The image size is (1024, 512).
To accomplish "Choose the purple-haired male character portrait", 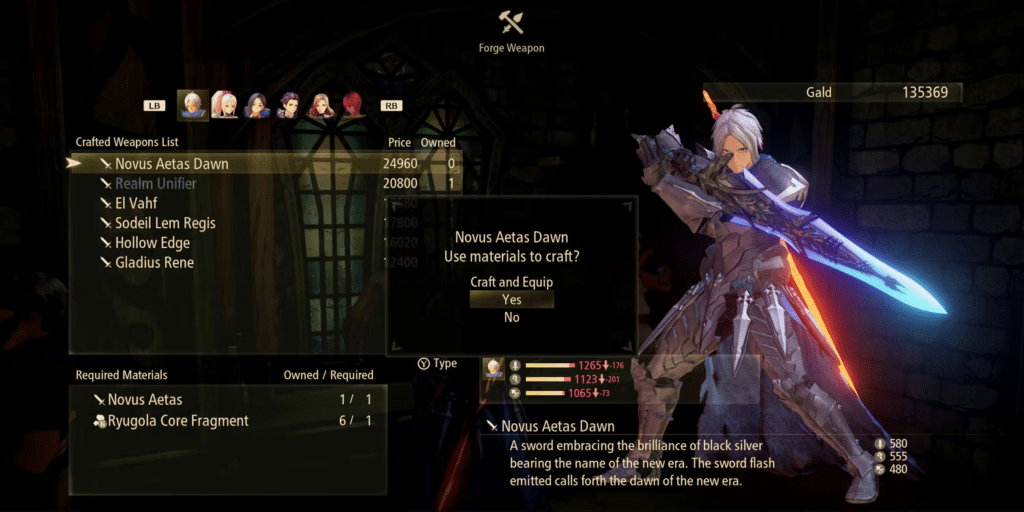I will [289, 104].
